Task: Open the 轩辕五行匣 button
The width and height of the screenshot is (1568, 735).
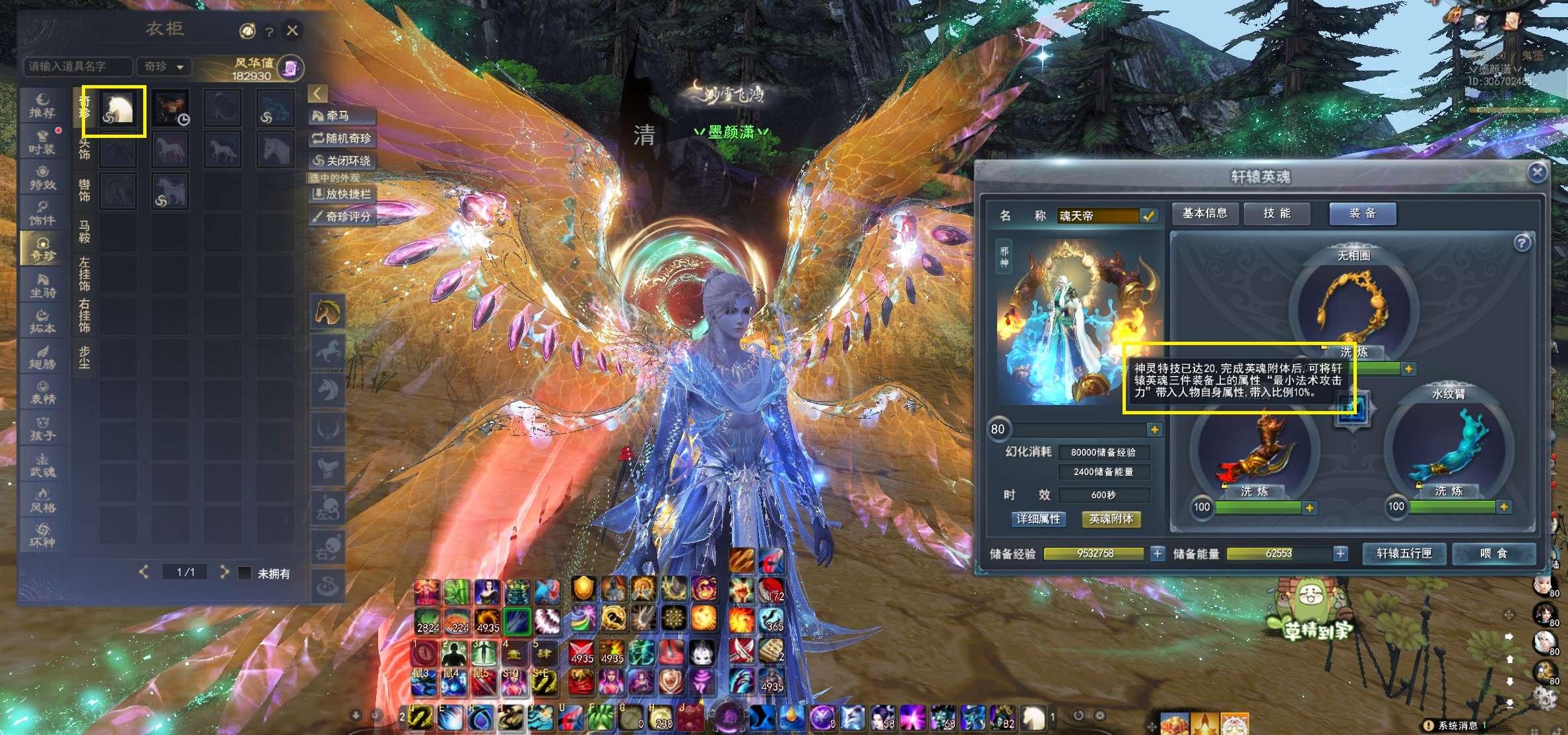Action: 1404,554
